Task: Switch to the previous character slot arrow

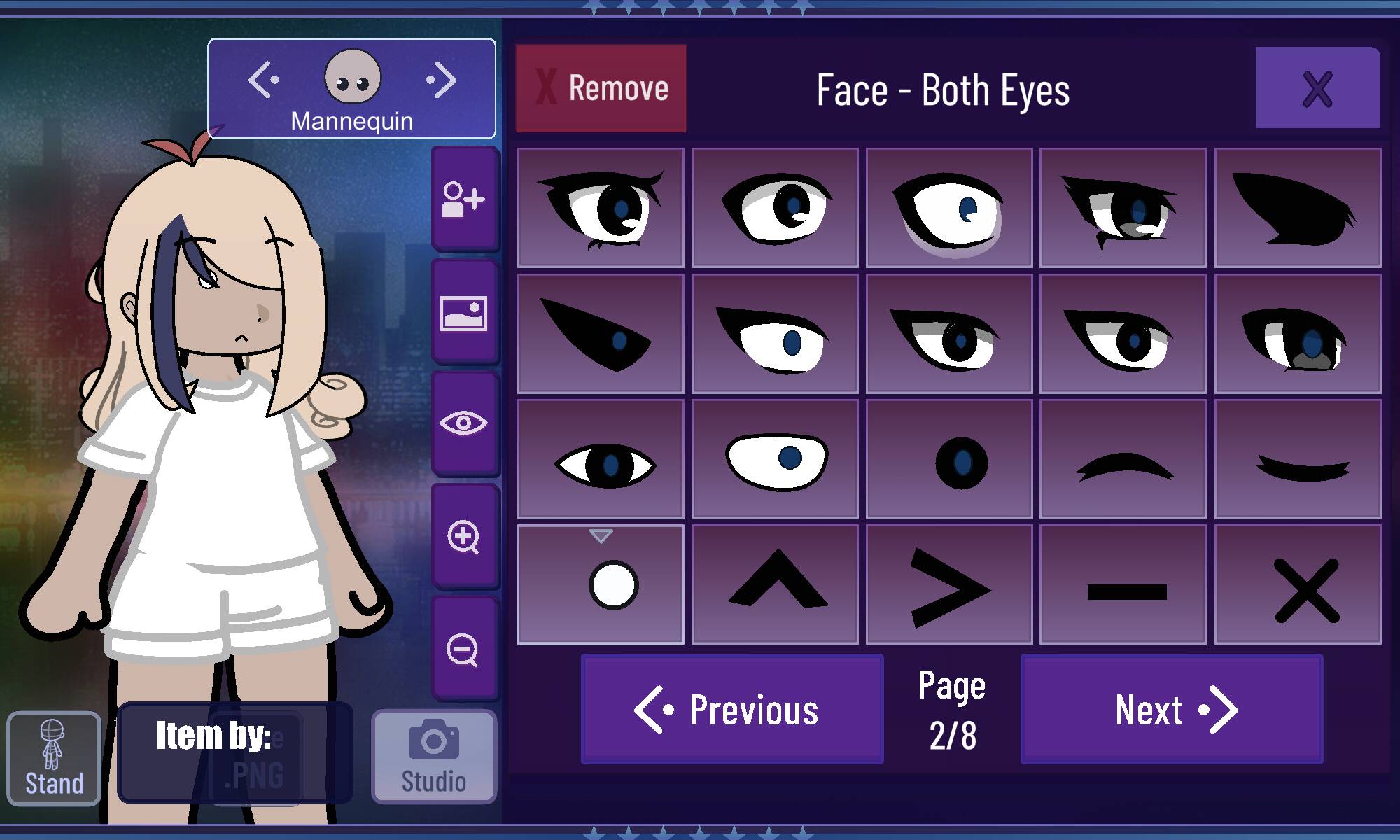Action: tap(263, 80)
